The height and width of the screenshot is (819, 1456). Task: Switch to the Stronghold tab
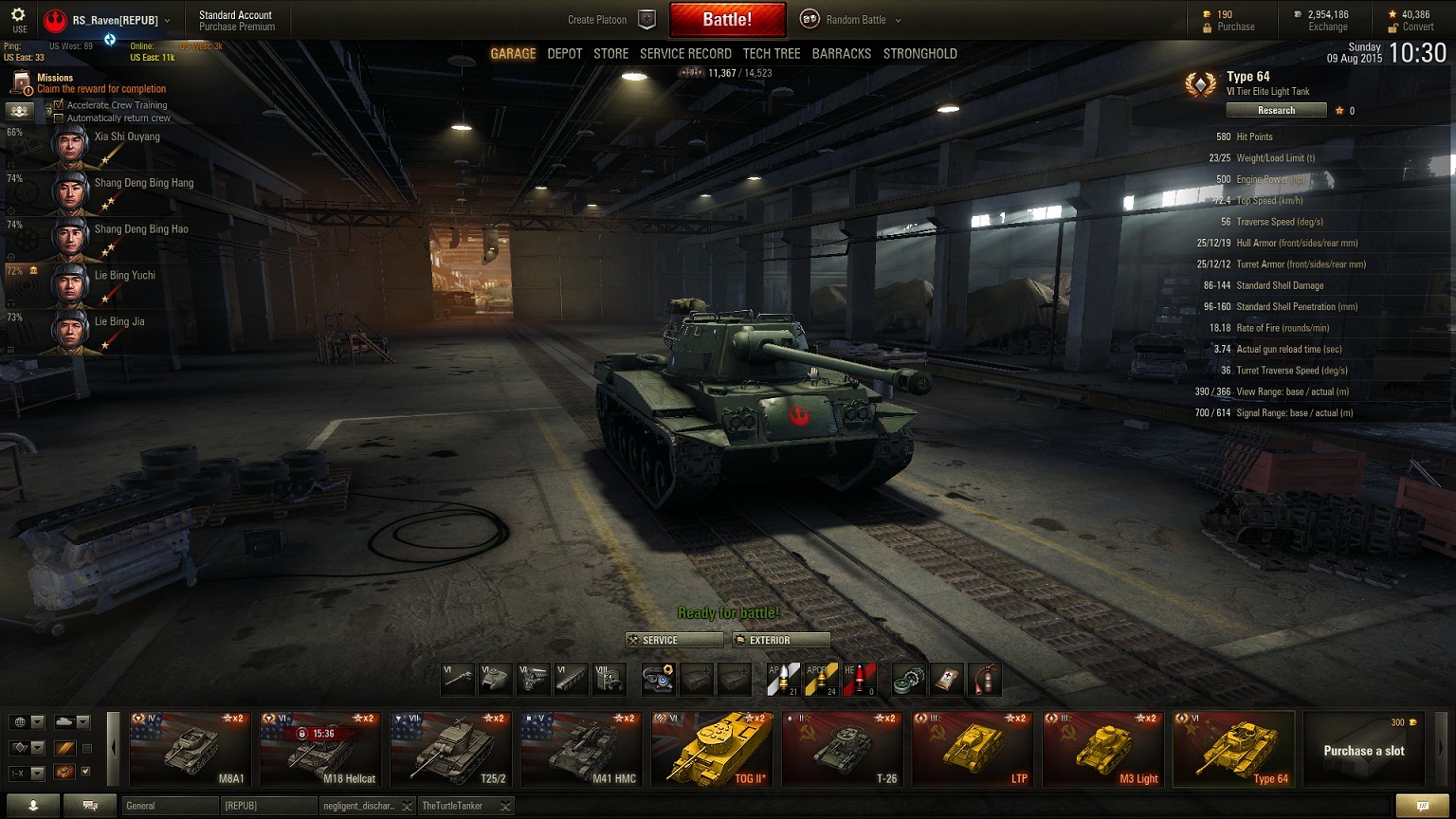pos(919,54)
